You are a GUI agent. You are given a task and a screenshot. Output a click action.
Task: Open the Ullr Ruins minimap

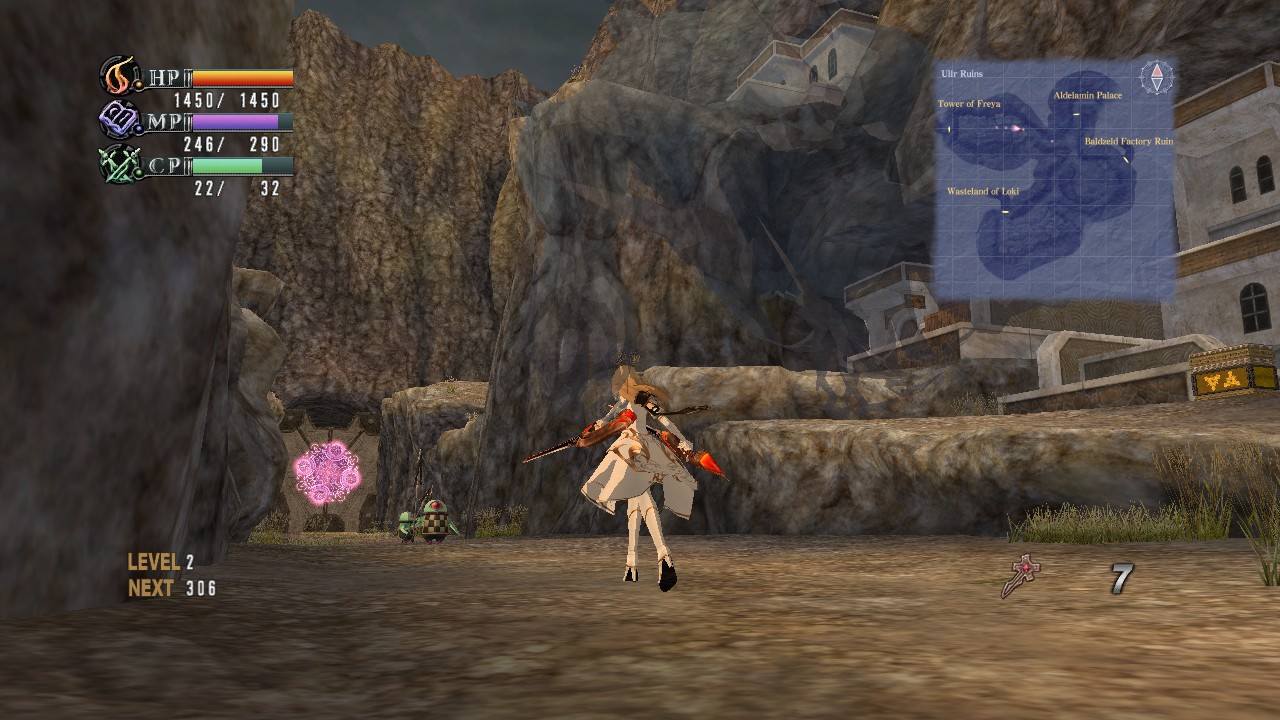click(x=1054, y=180)
